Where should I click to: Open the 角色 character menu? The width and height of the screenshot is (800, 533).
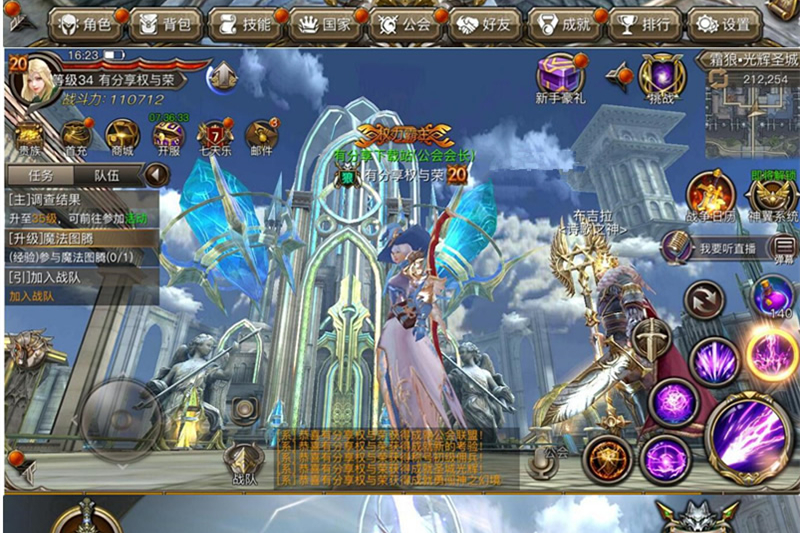click(x=87, y=24)
